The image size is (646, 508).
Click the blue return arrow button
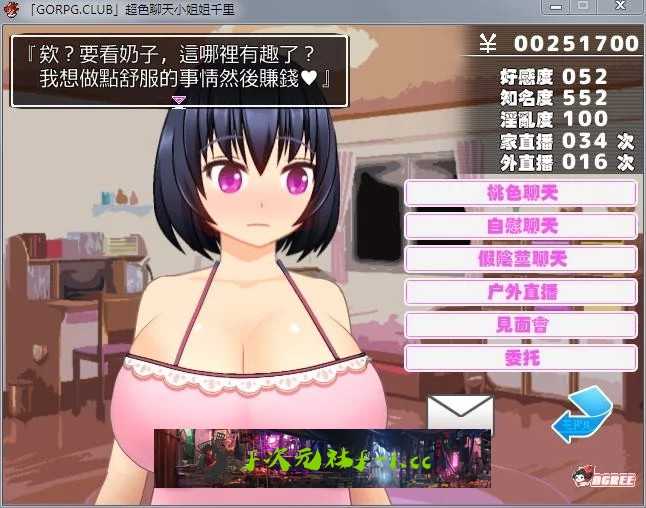coord(582,413)
